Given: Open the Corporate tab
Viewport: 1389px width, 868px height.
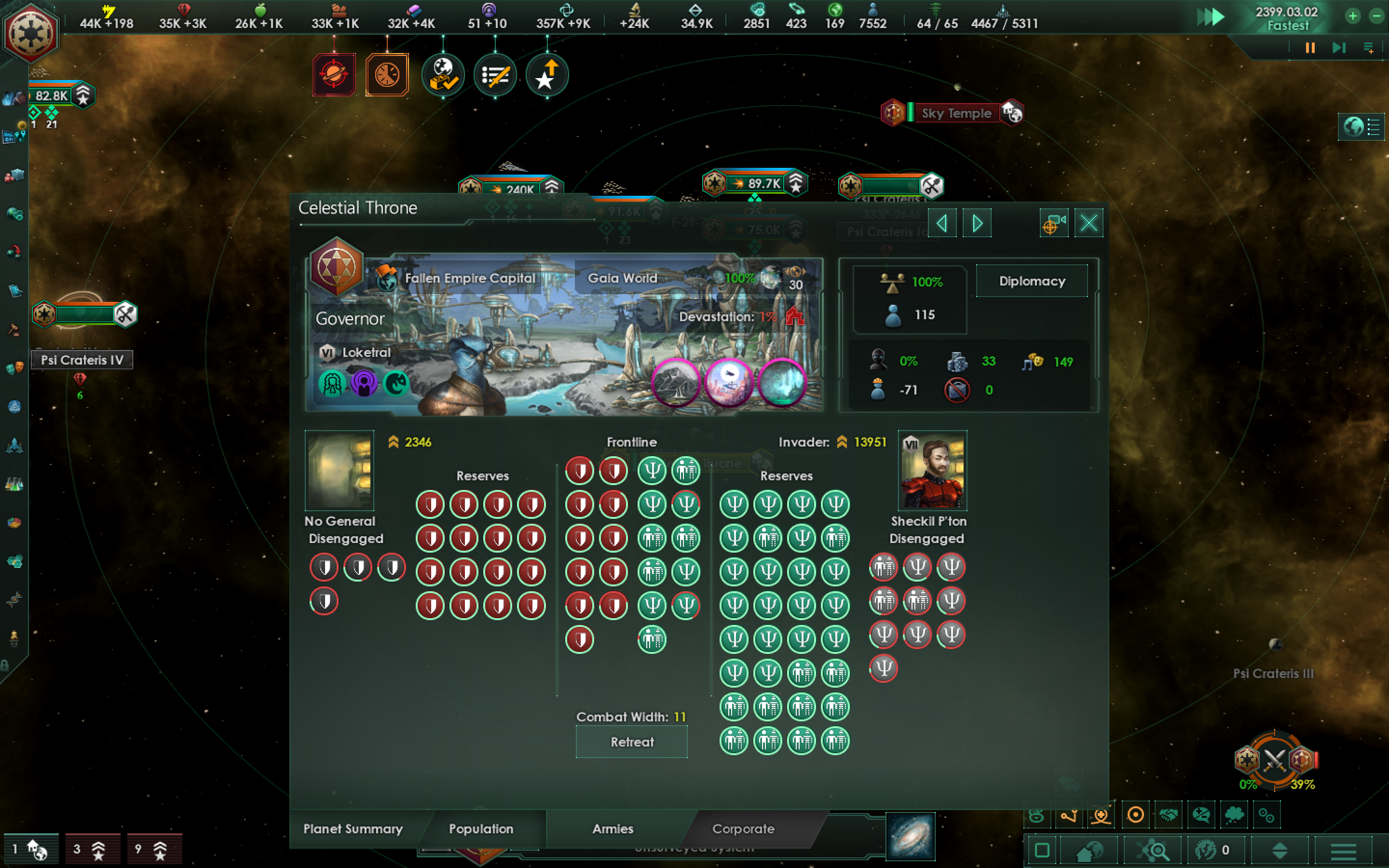Looking at the screenshot, I should coord(744,829).
